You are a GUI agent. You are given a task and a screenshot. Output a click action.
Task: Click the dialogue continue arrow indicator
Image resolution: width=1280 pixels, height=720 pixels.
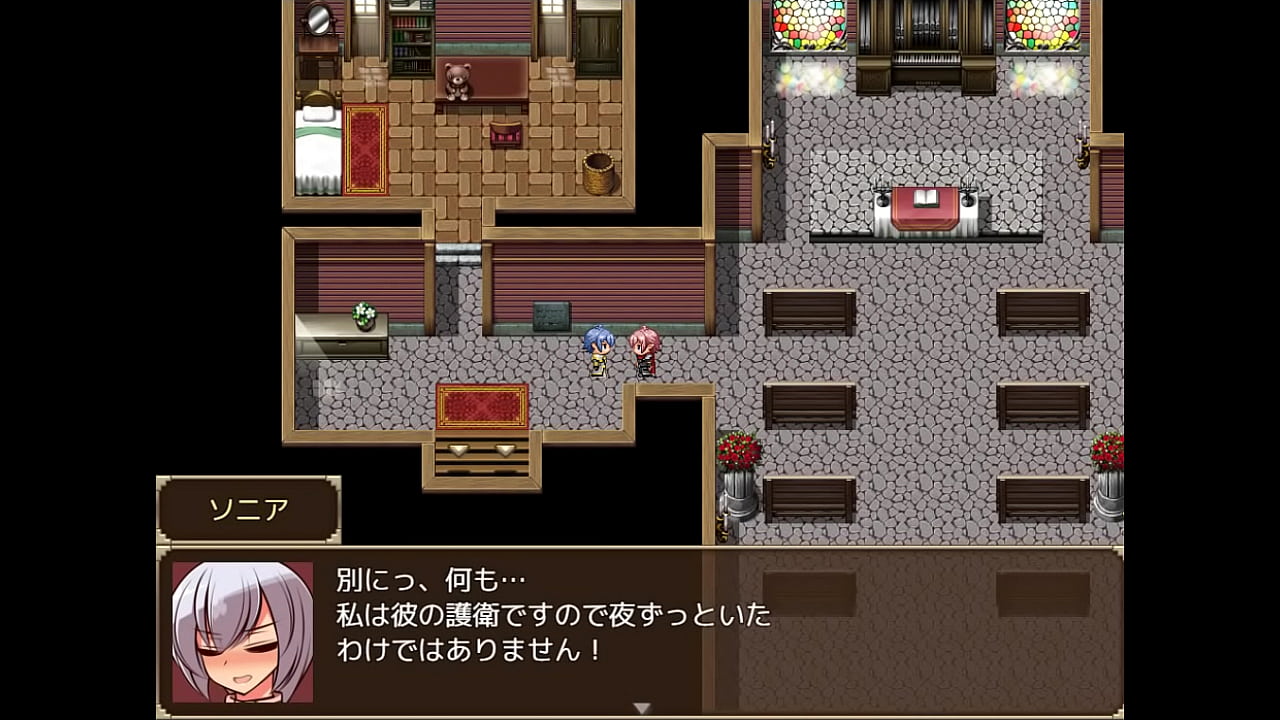[x=641, y=708]
